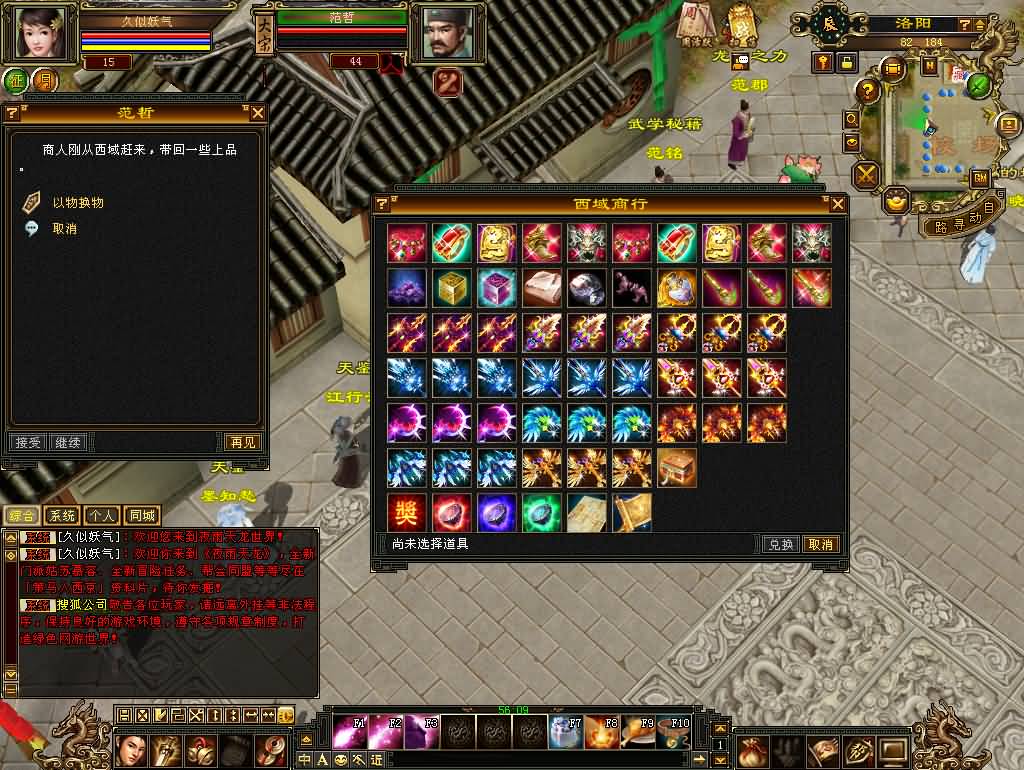Image resolution: width=1024 pixels, height=770 pixels.
Task: Select the gold cube box item
Action: pos(452,288)
